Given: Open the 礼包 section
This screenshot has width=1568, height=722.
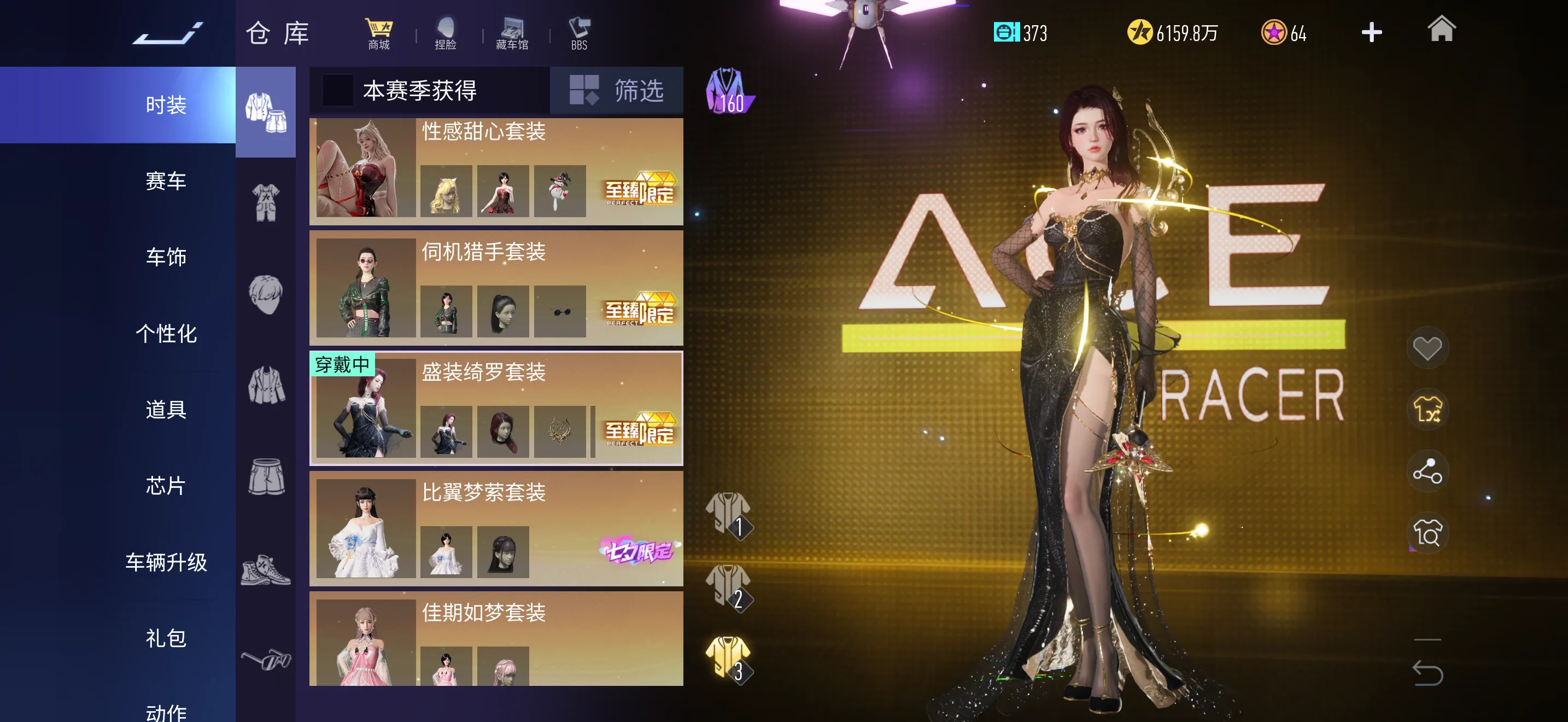Looking at the screenshot, I should (x=166, y=637).
